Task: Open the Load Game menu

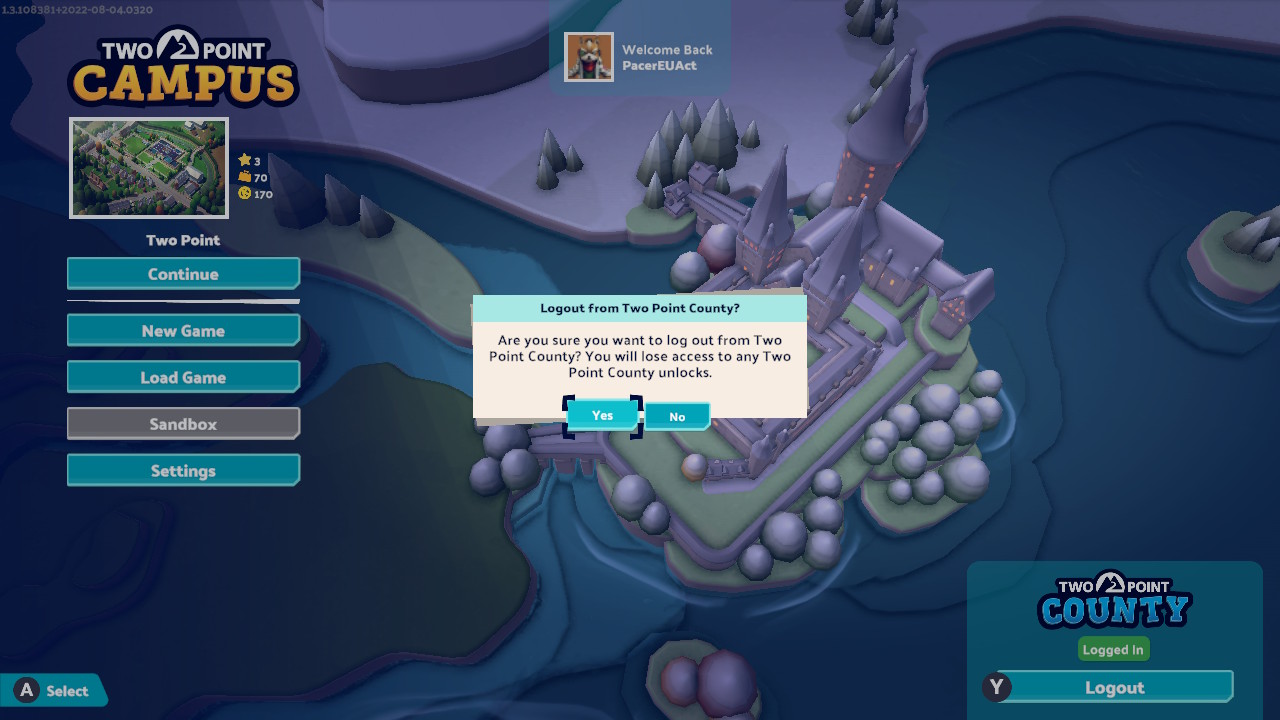Action: pos(183,377)
